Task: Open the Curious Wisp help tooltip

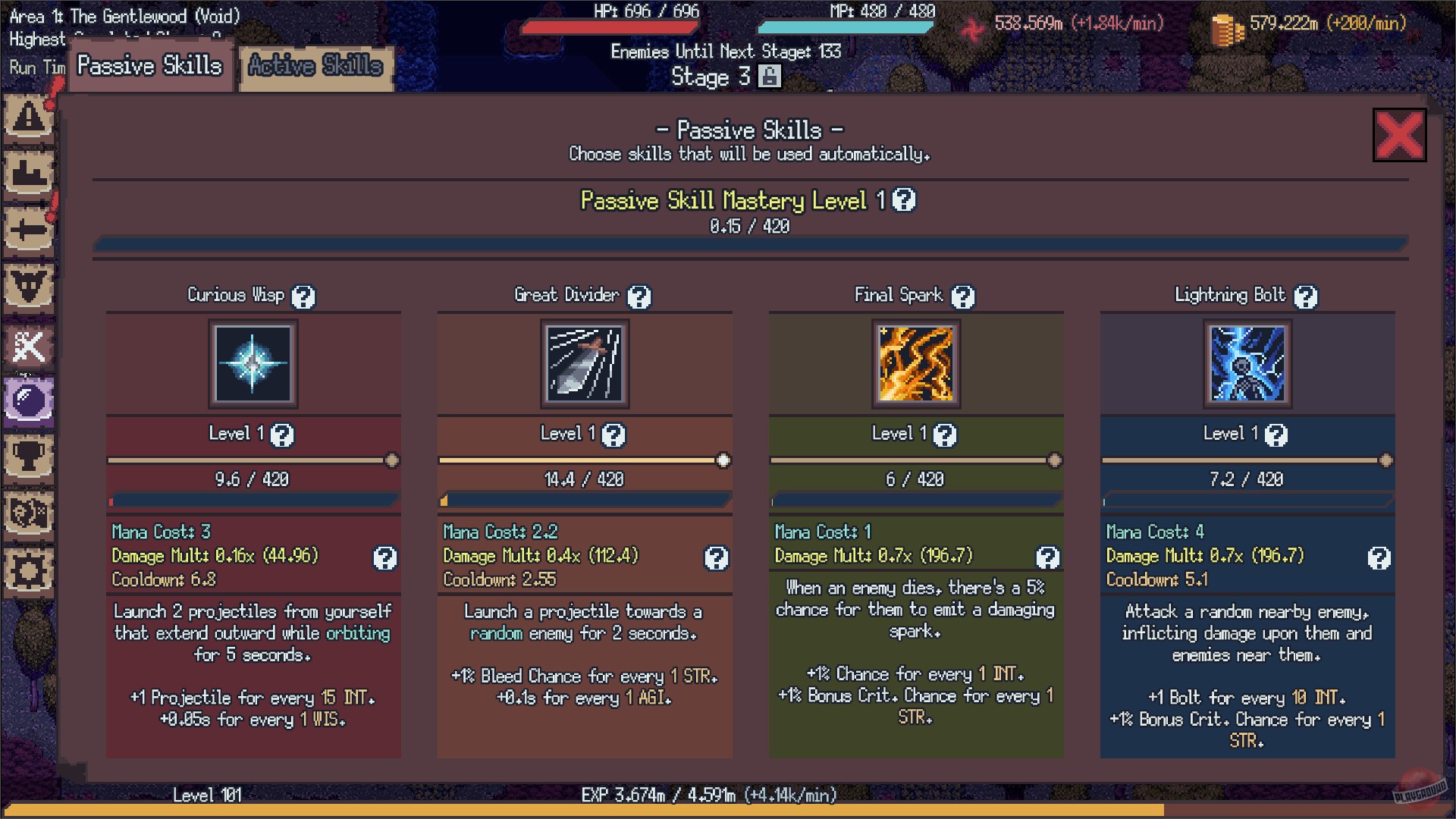Action: click(x=303, y=297)
